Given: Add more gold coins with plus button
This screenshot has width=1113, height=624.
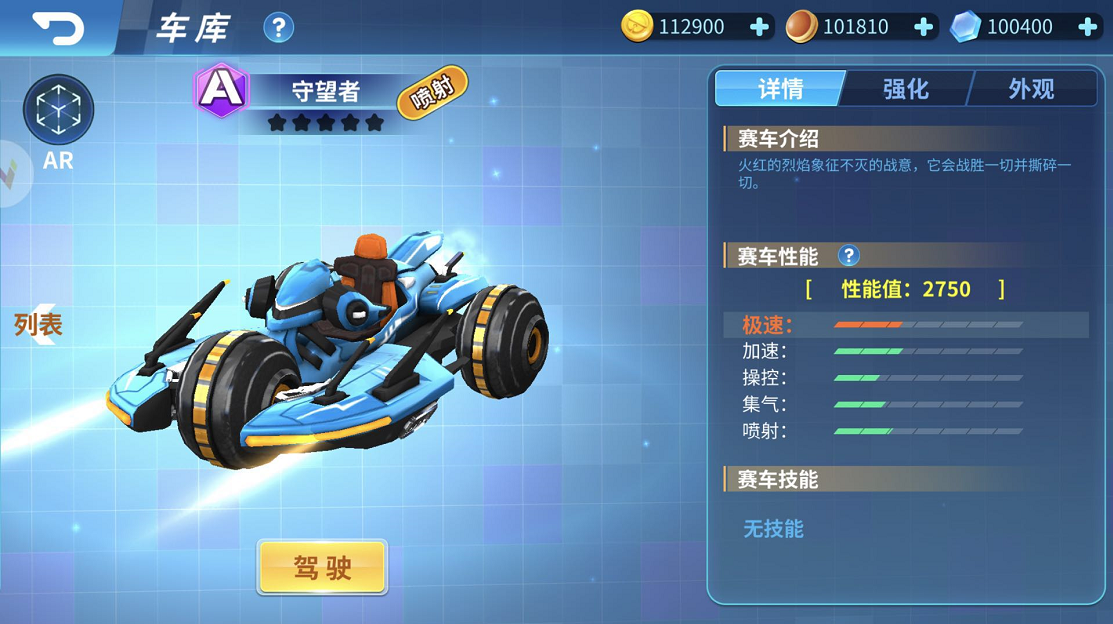Looking at the screenshot, I should (x=760, y=27).
